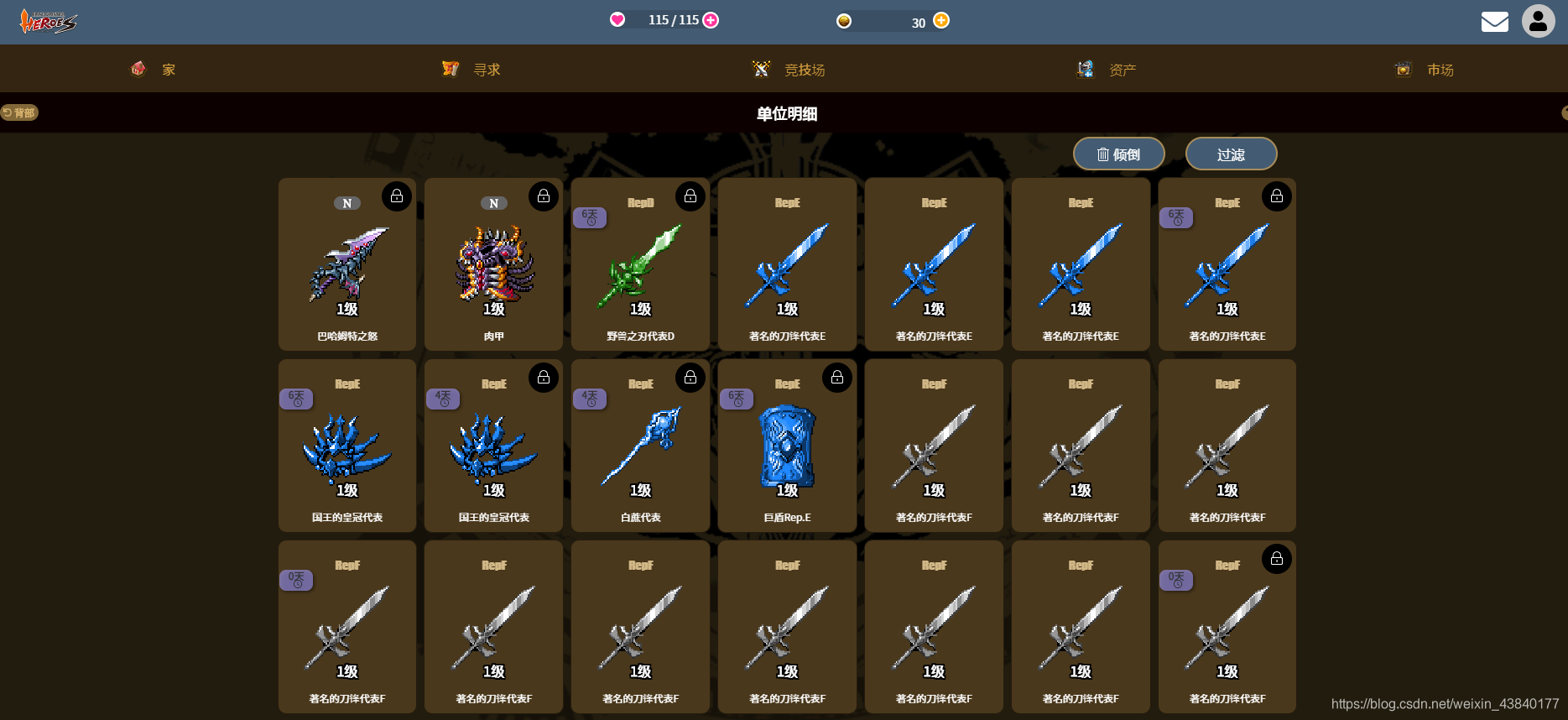This screenshot has height=720, width=1568.
Task: Open the 资产 assets tab
Action: [x=1107, y=70]
